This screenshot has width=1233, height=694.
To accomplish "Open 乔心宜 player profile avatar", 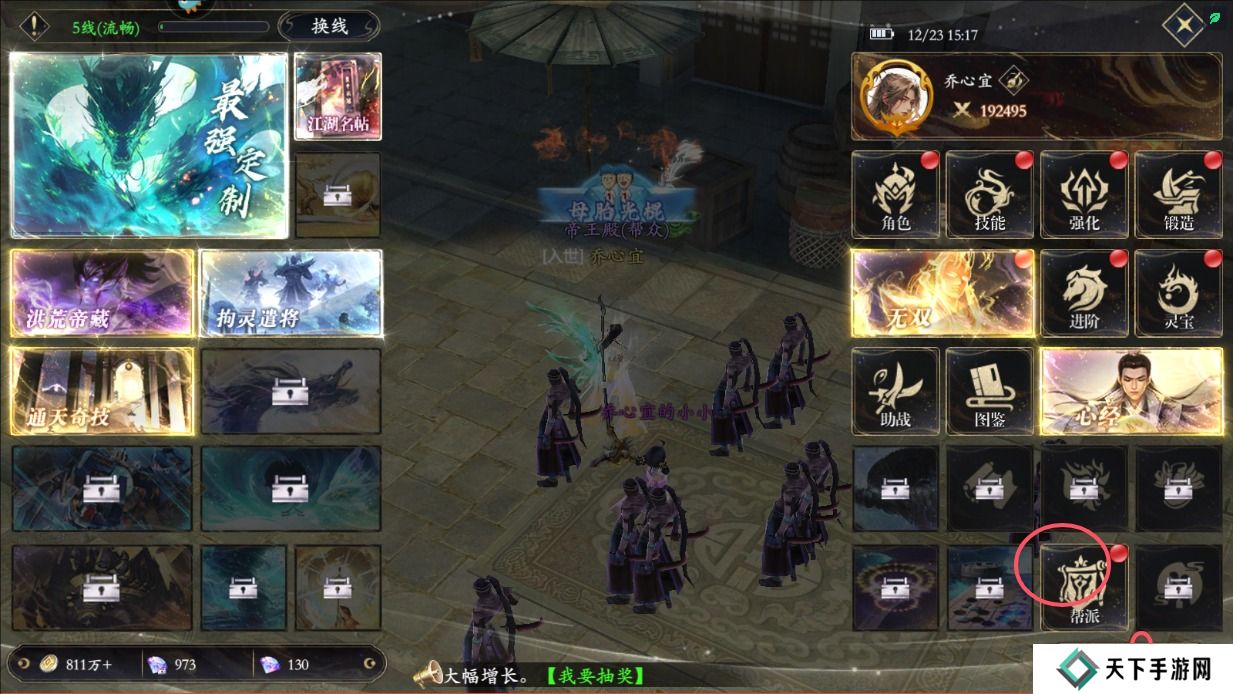I will coord(891,96).
